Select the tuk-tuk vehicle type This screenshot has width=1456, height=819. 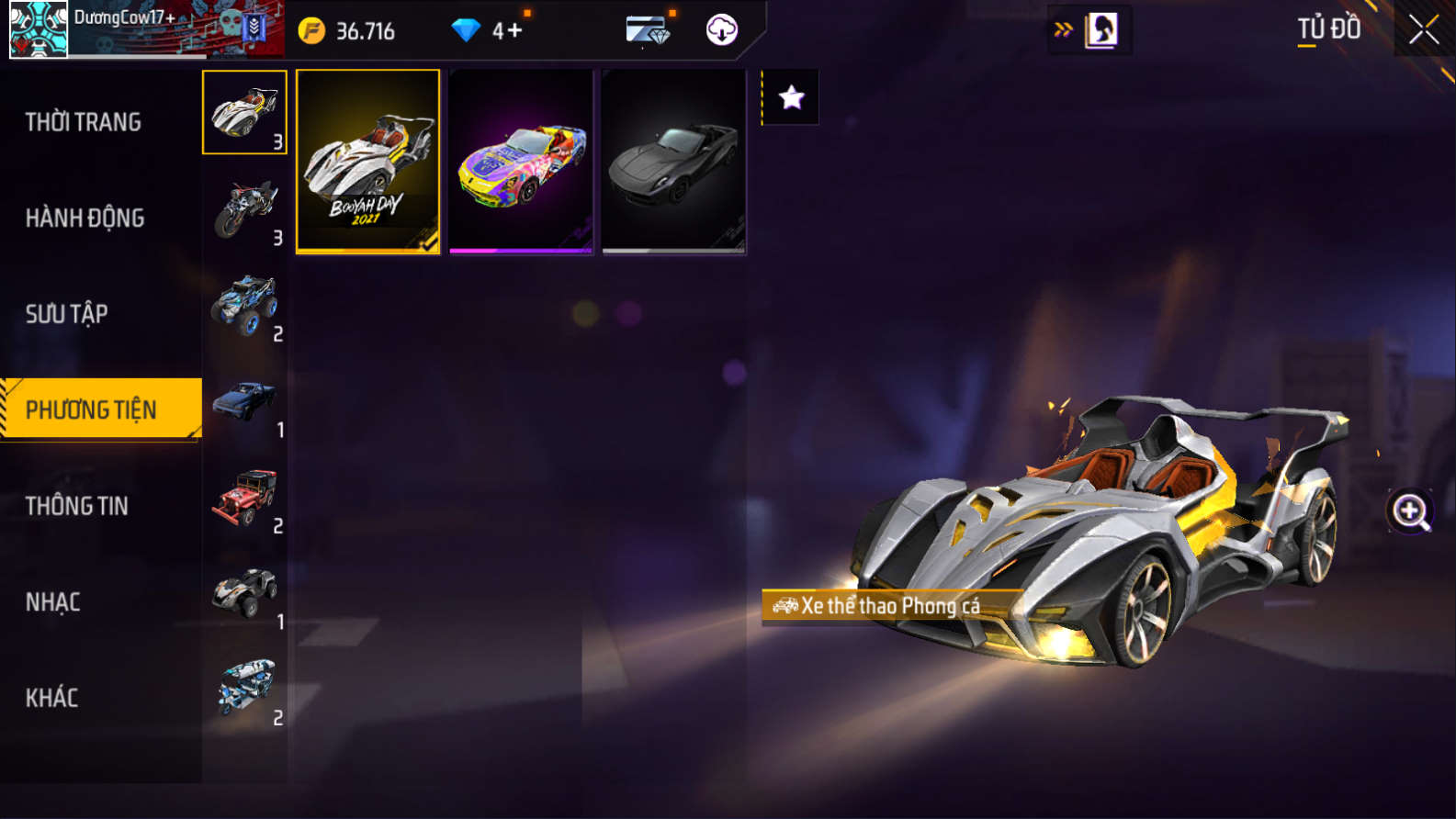tap(245, 689)
